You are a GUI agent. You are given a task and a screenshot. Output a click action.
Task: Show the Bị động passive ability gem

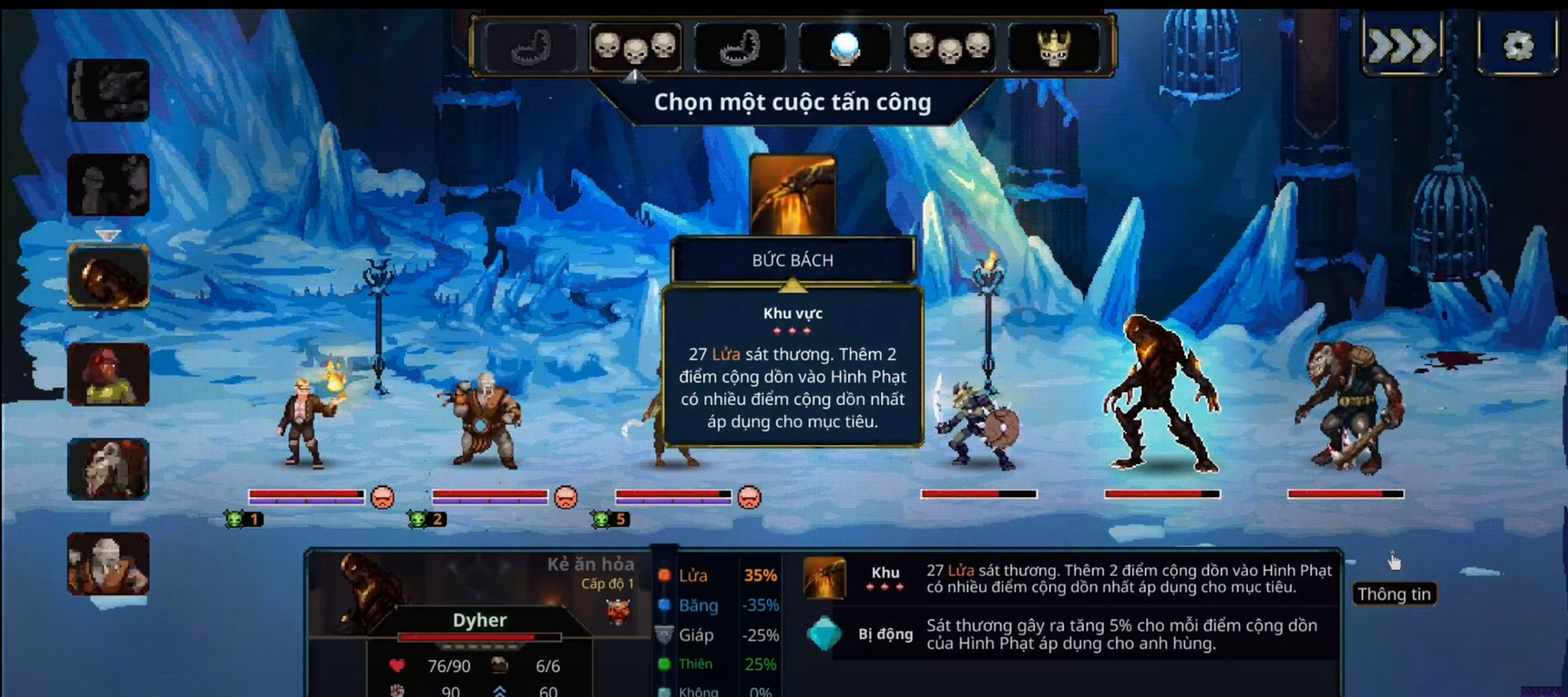point(824,634)
